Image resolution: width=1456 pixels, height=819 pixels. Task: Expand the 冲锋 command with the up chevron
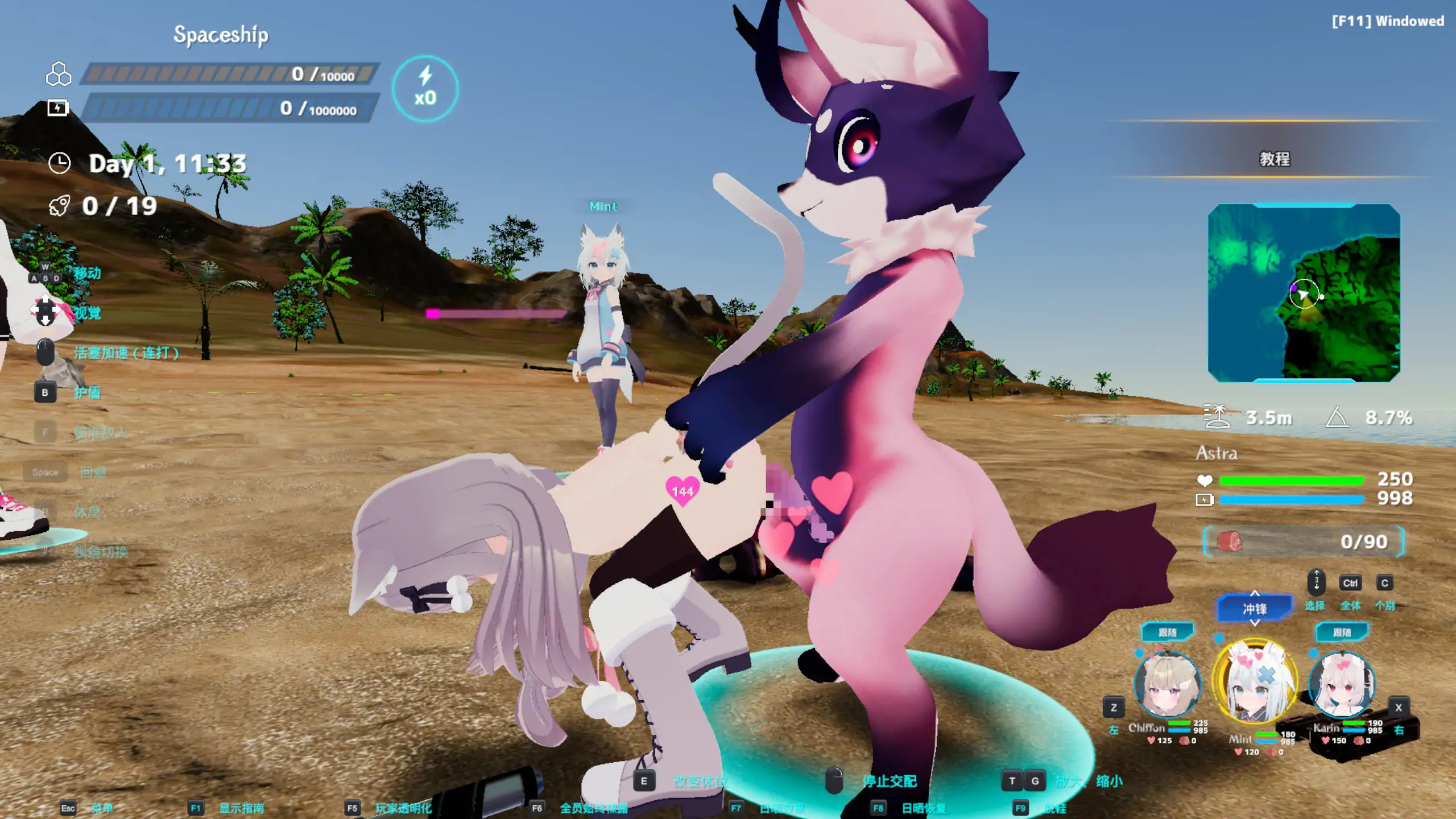pos(1255,594)
